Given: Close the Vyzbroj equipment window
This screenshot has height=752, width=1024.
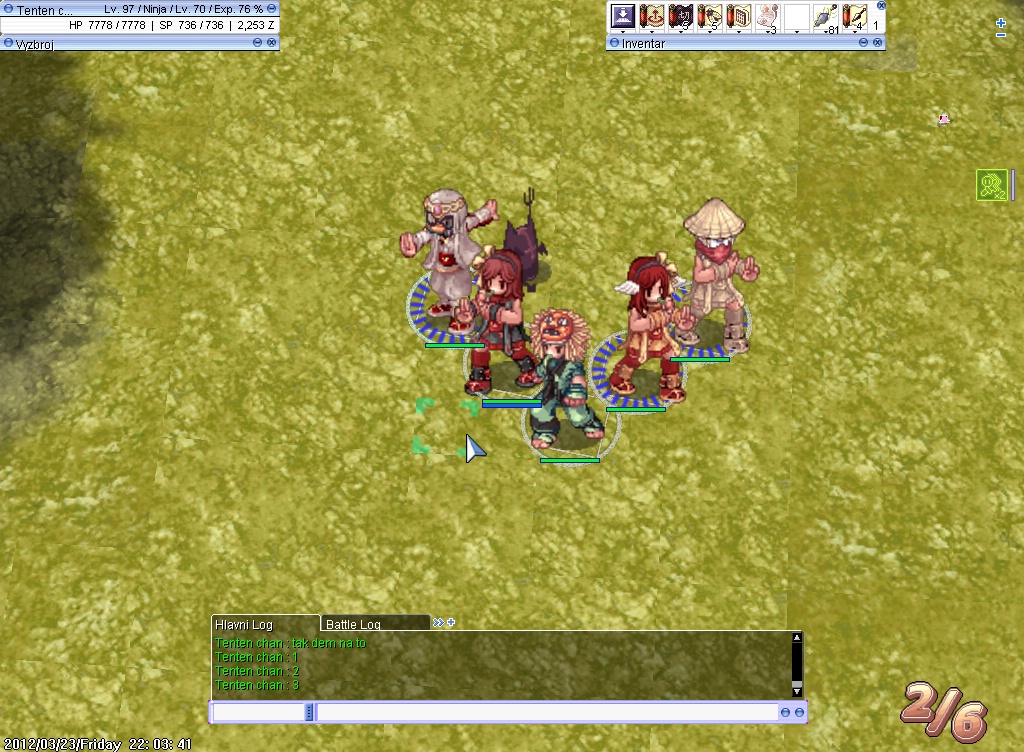Looking at the screenshot, I should [x=272, y=43].
